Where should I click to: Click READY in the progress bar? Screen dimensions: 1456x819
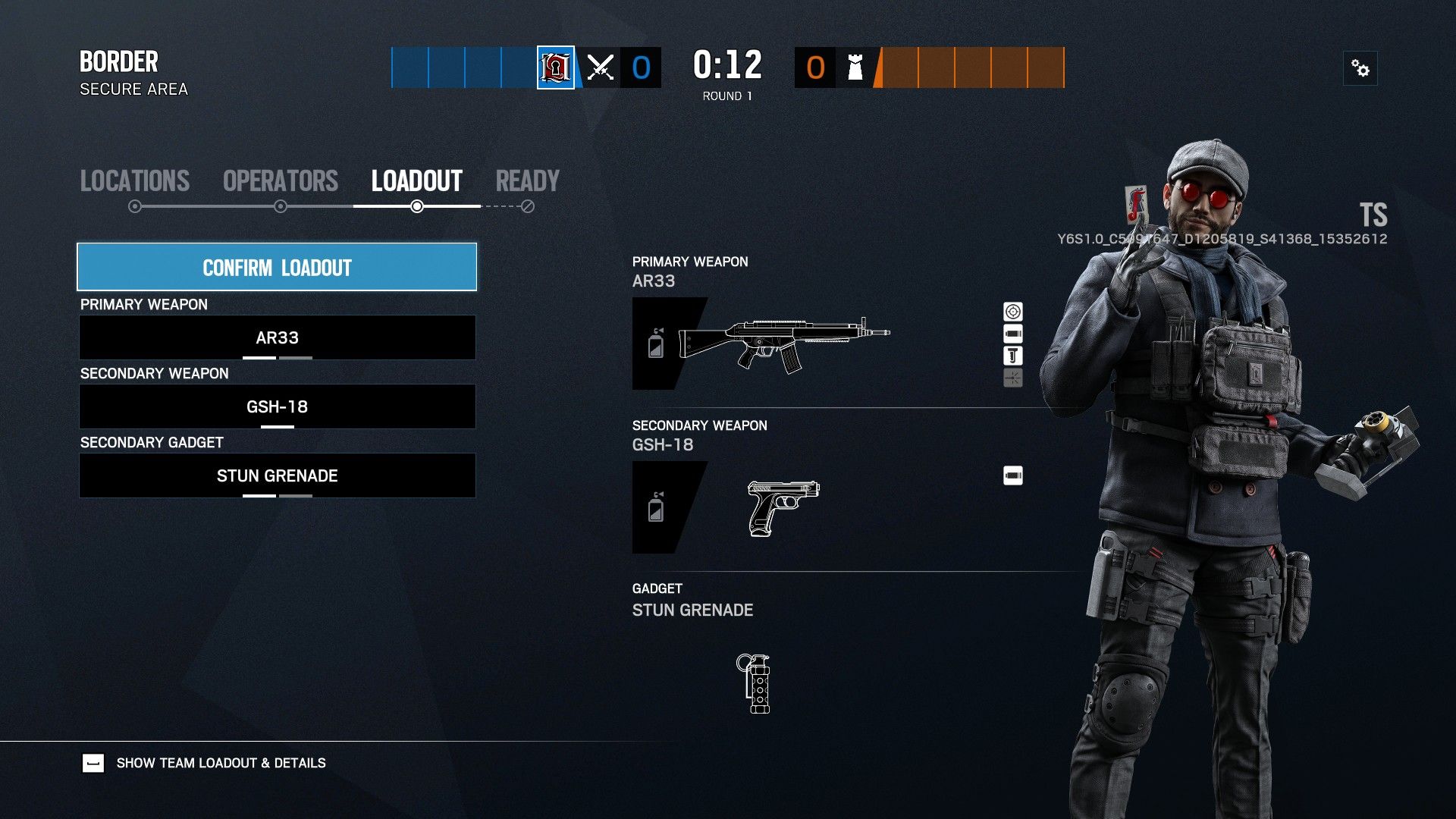pyautogui.click(x=527, y=181)
